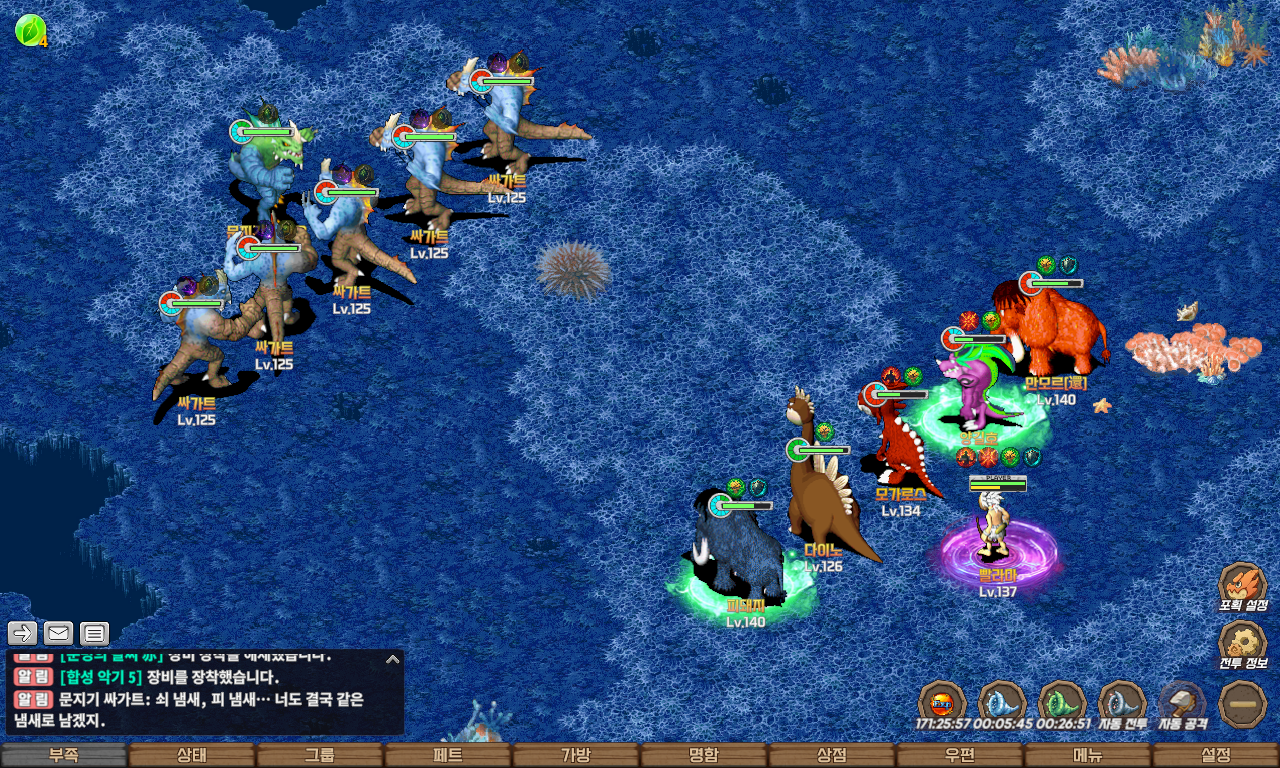Open the 우편 (mail) menu
This screenshot has width=1280, height=768.
960,756
